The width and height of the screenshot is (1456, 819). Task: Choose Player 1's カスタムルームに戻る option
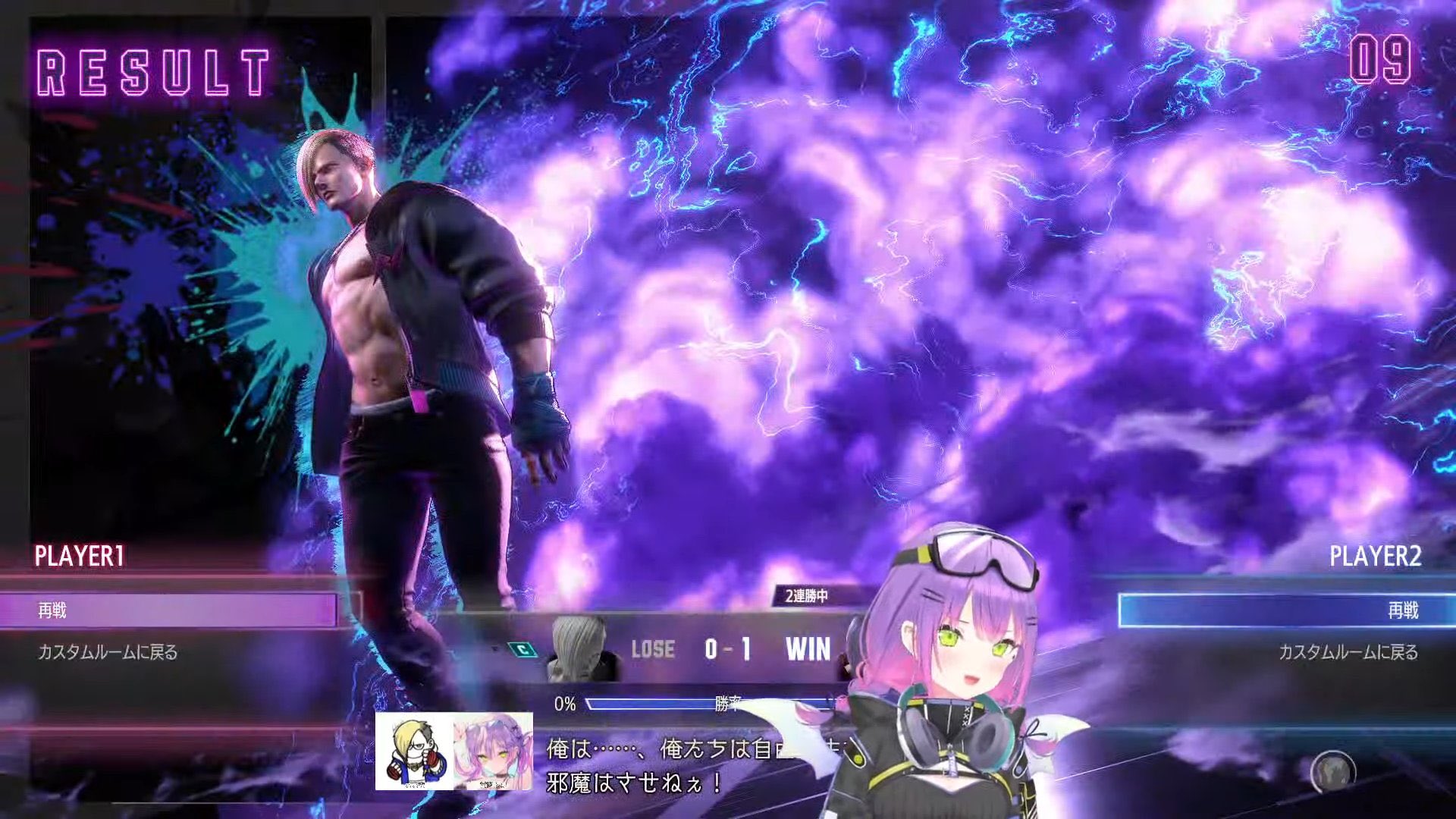pos(108,652)
